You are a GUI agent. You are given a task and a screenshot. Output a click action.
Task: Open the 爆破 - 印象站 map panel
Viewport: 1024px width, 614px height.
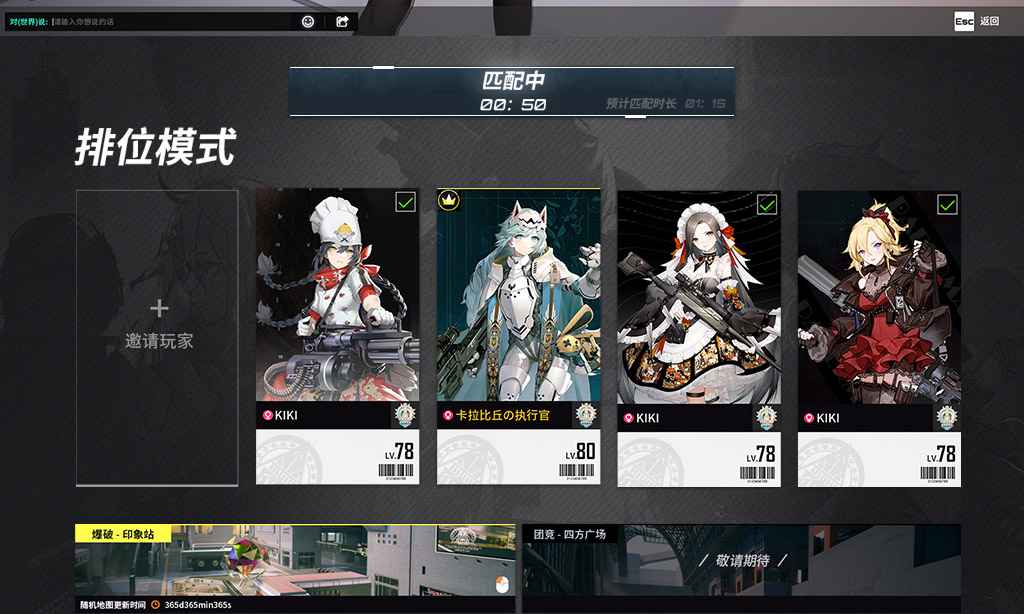(x=295, y=567)
